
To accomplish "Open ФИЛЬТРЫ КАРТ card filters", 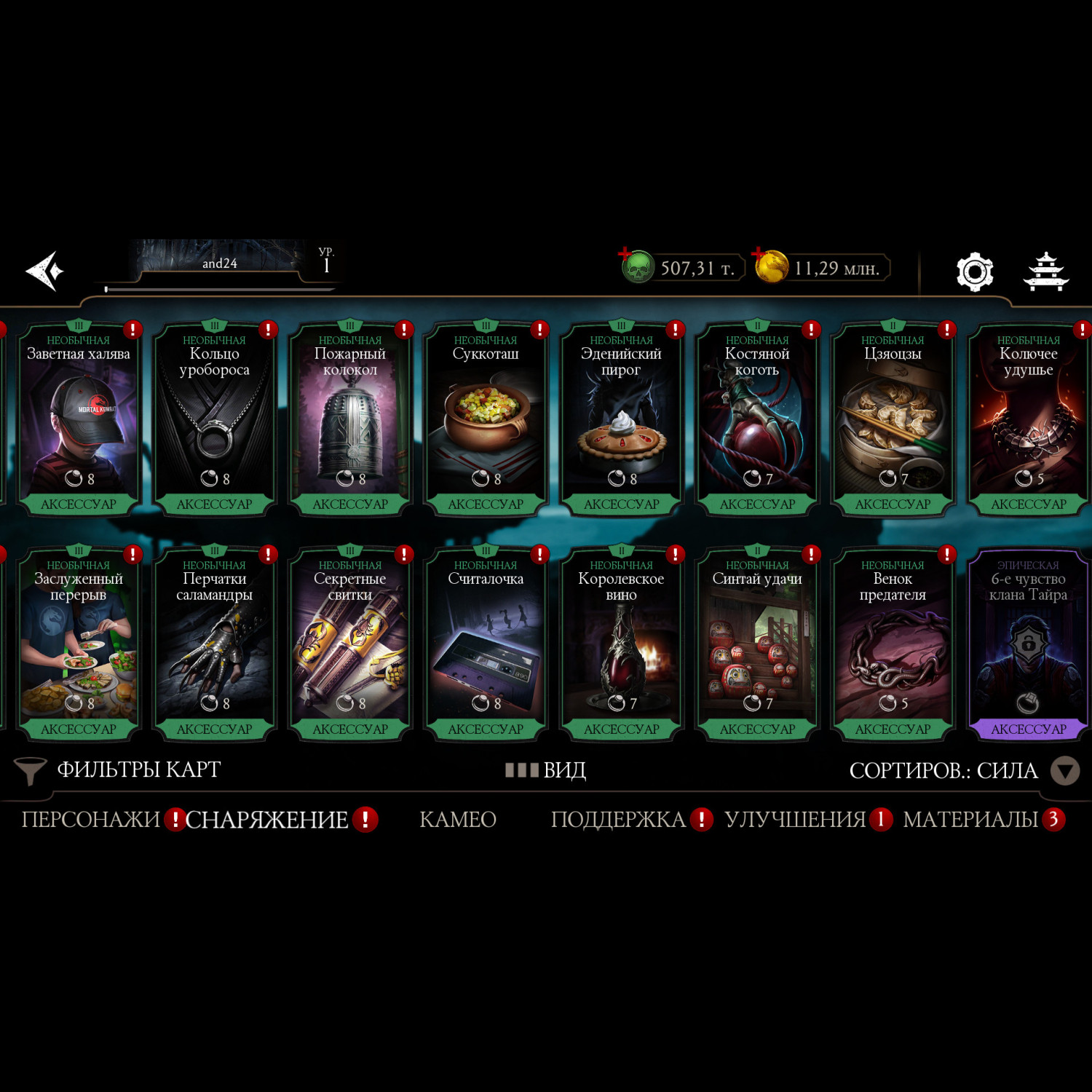I will pyautogui.click(x=119, y=770).
